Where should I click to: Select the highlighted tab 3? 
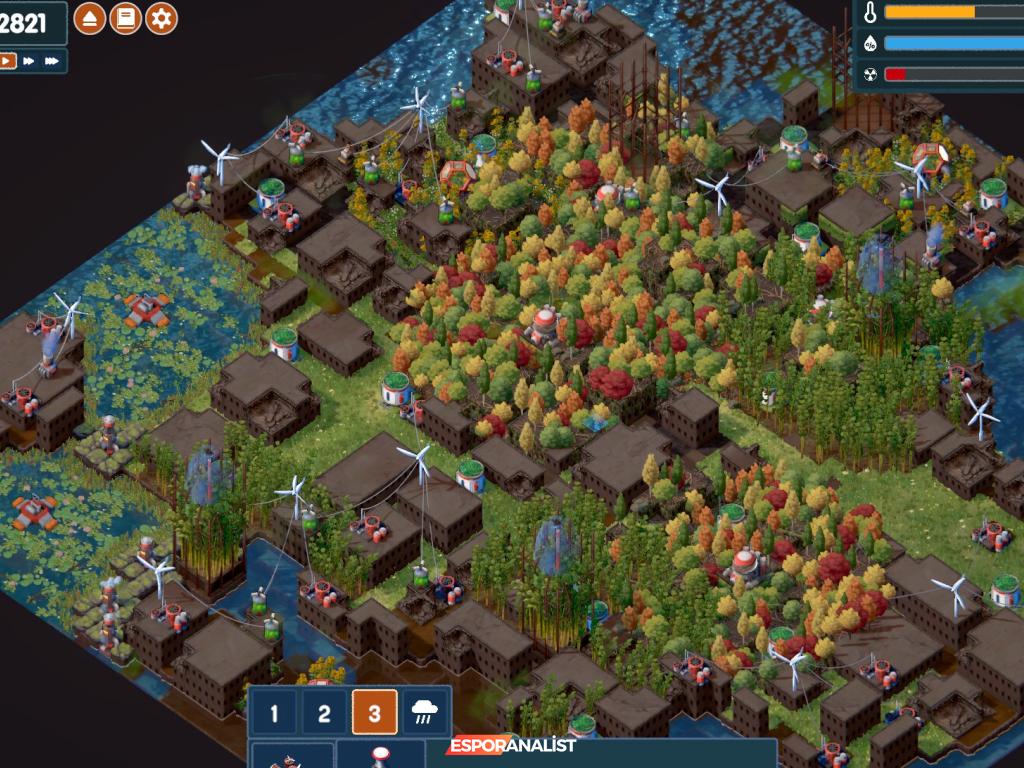[x=374, y=714]
